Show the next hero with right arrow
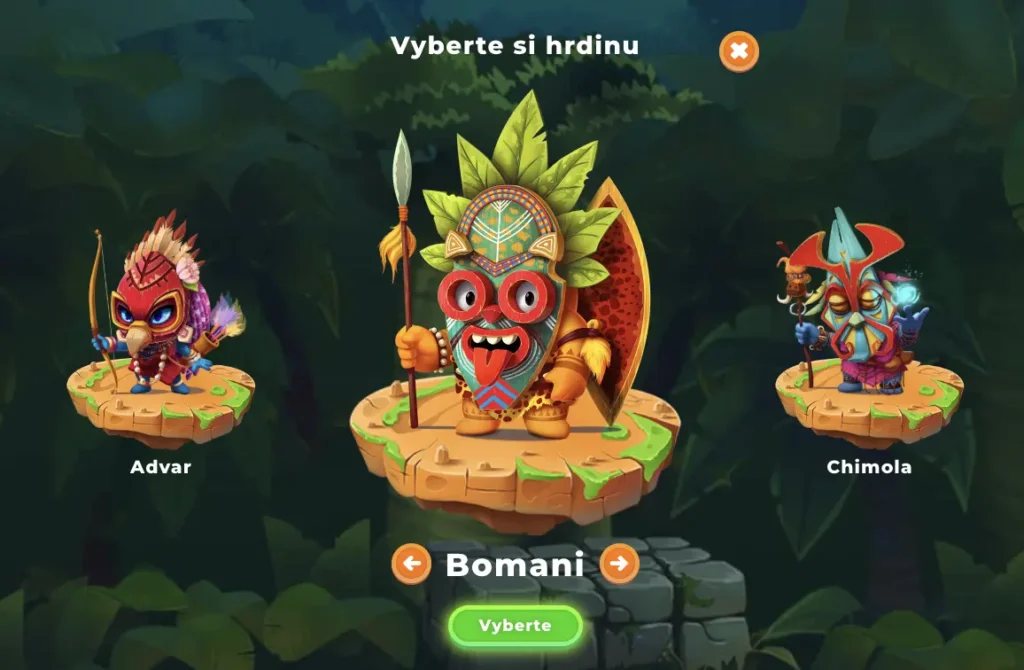The image size is (1024, 670). [619, 564]
